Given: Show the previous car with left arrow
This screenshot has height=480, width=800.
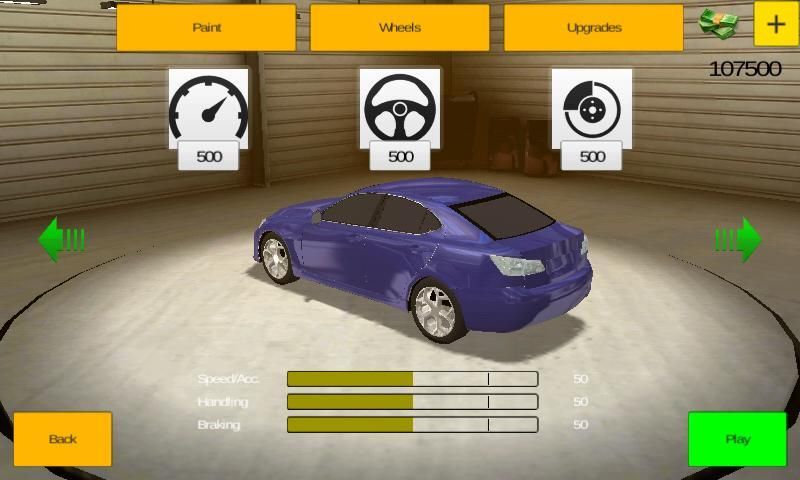Looking at the screenshot, I should point(61,240).
